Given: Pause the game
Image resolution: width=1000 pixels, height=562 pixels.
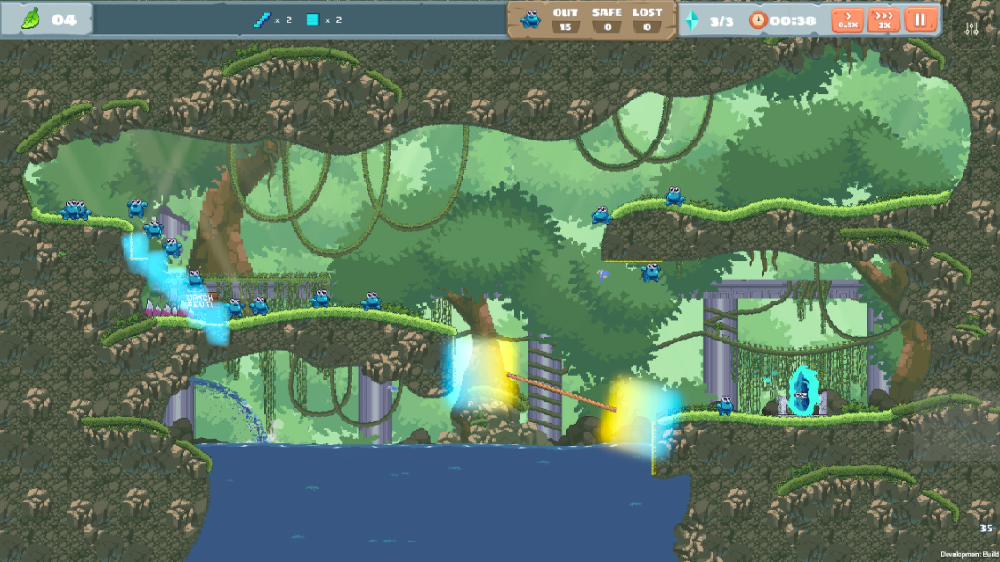Looking at the screenshot, I should [919, 20].
